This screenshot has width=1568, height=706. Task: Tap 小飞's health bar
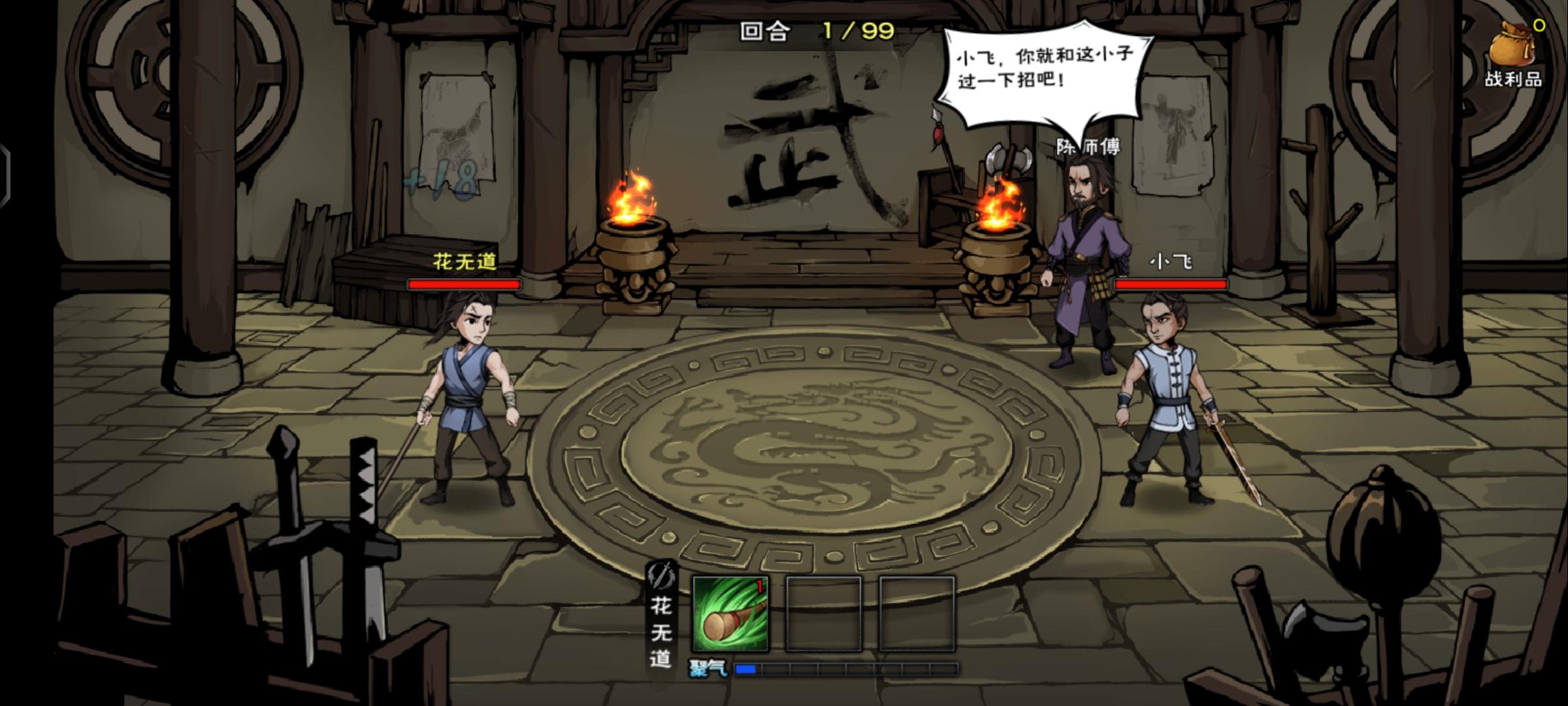coord(1170,285)
